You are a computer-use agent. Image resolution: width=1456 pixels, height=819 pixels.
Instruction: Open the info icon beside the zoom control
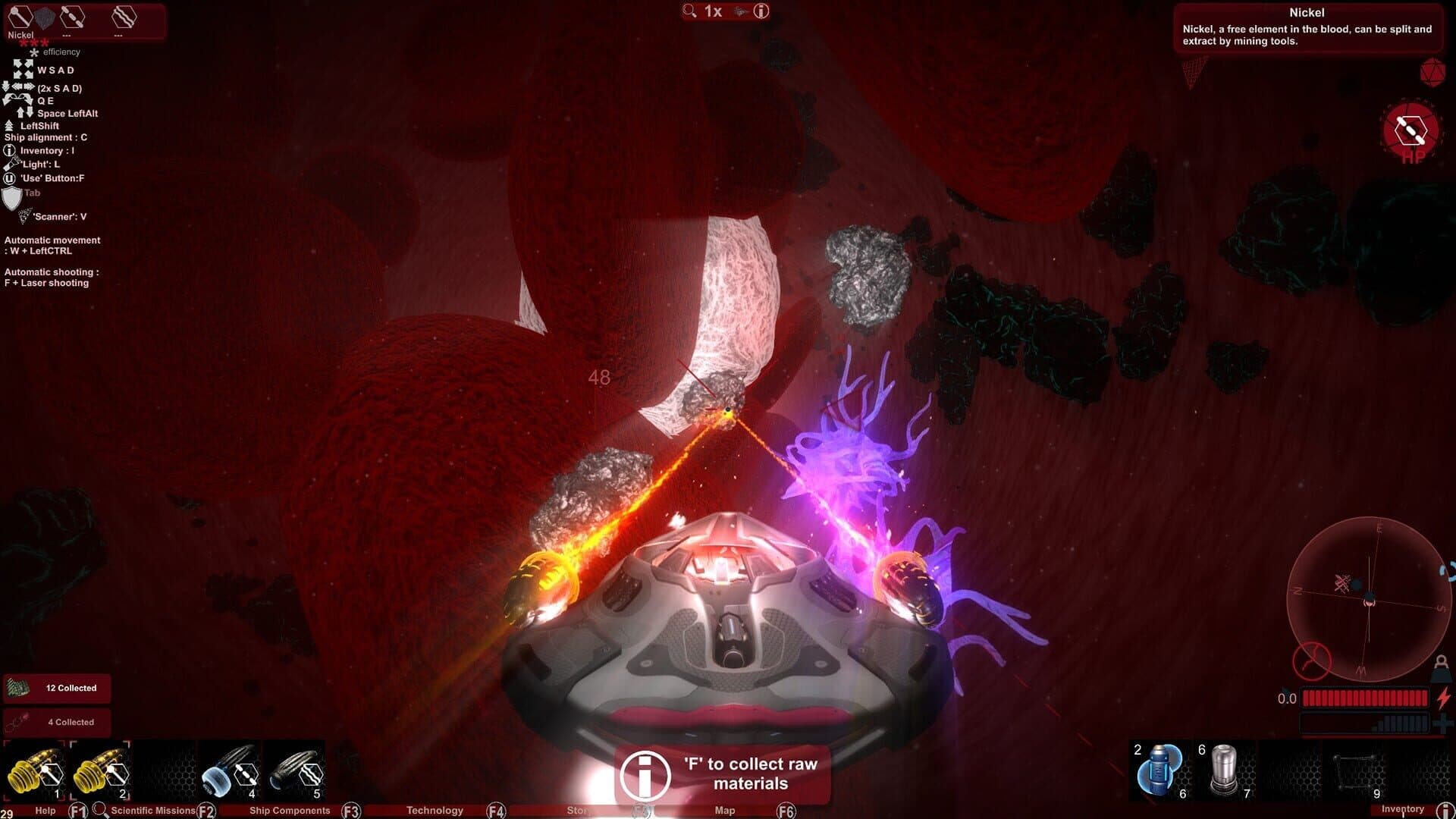pyautogui.click(x=761, y=11)
